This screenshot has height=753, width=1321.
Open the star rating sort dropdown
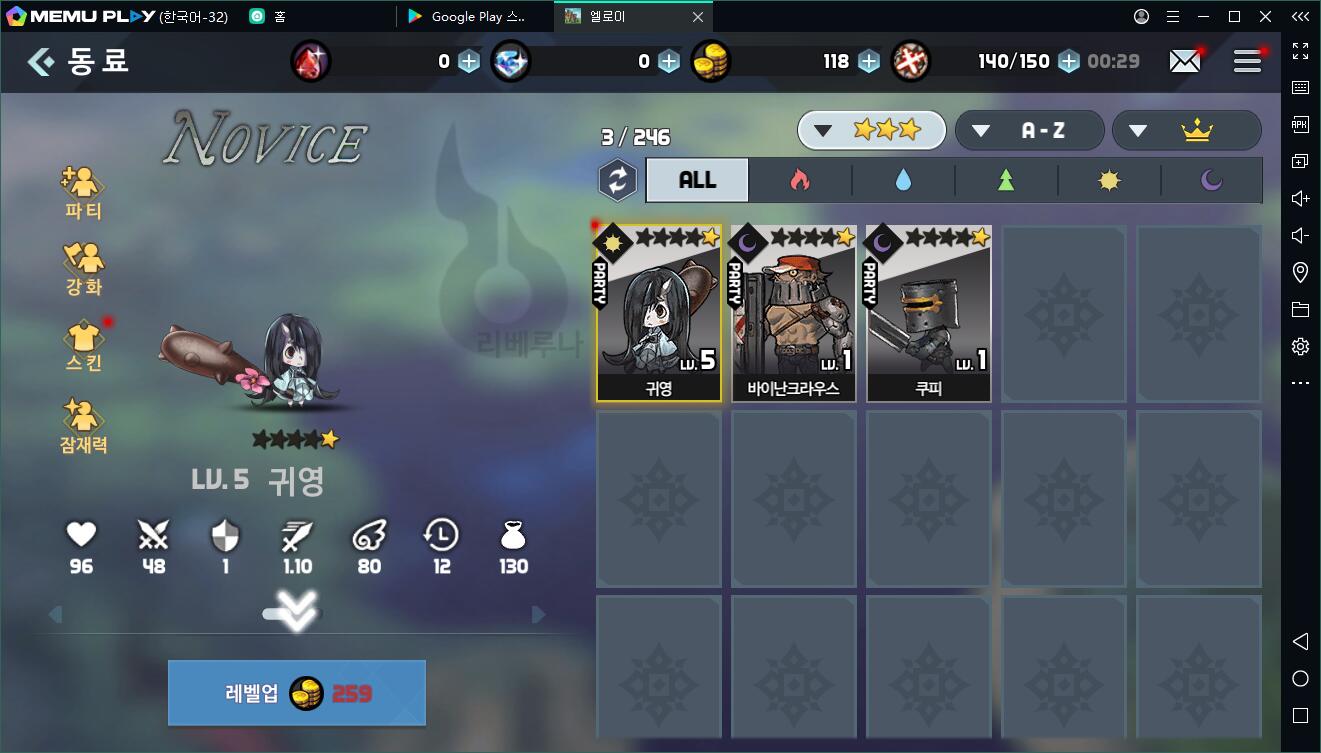pyautogui.click(x=871, y=130)
